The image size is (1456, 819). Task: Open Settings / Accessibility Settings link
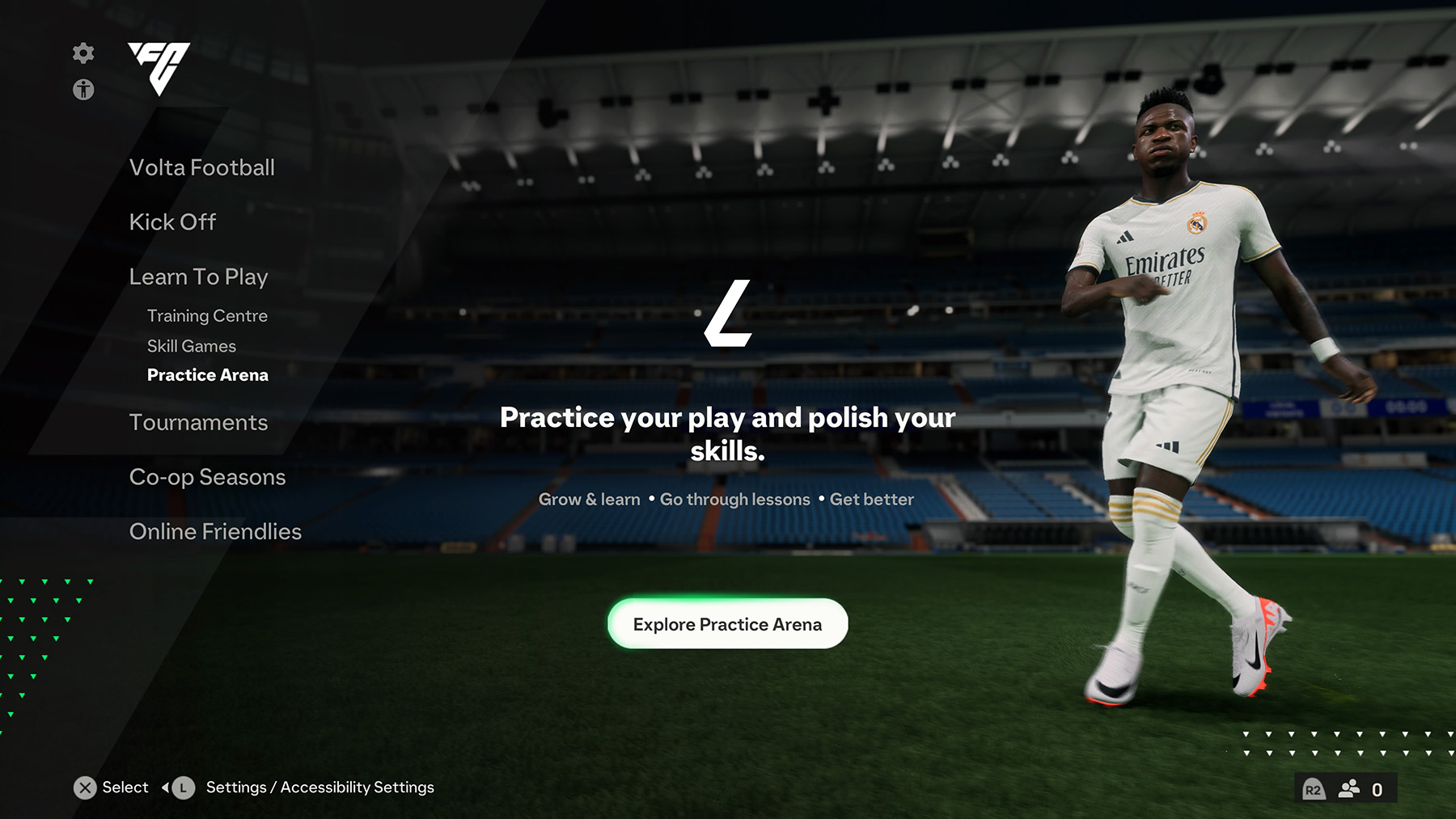[x=319, y=787]
